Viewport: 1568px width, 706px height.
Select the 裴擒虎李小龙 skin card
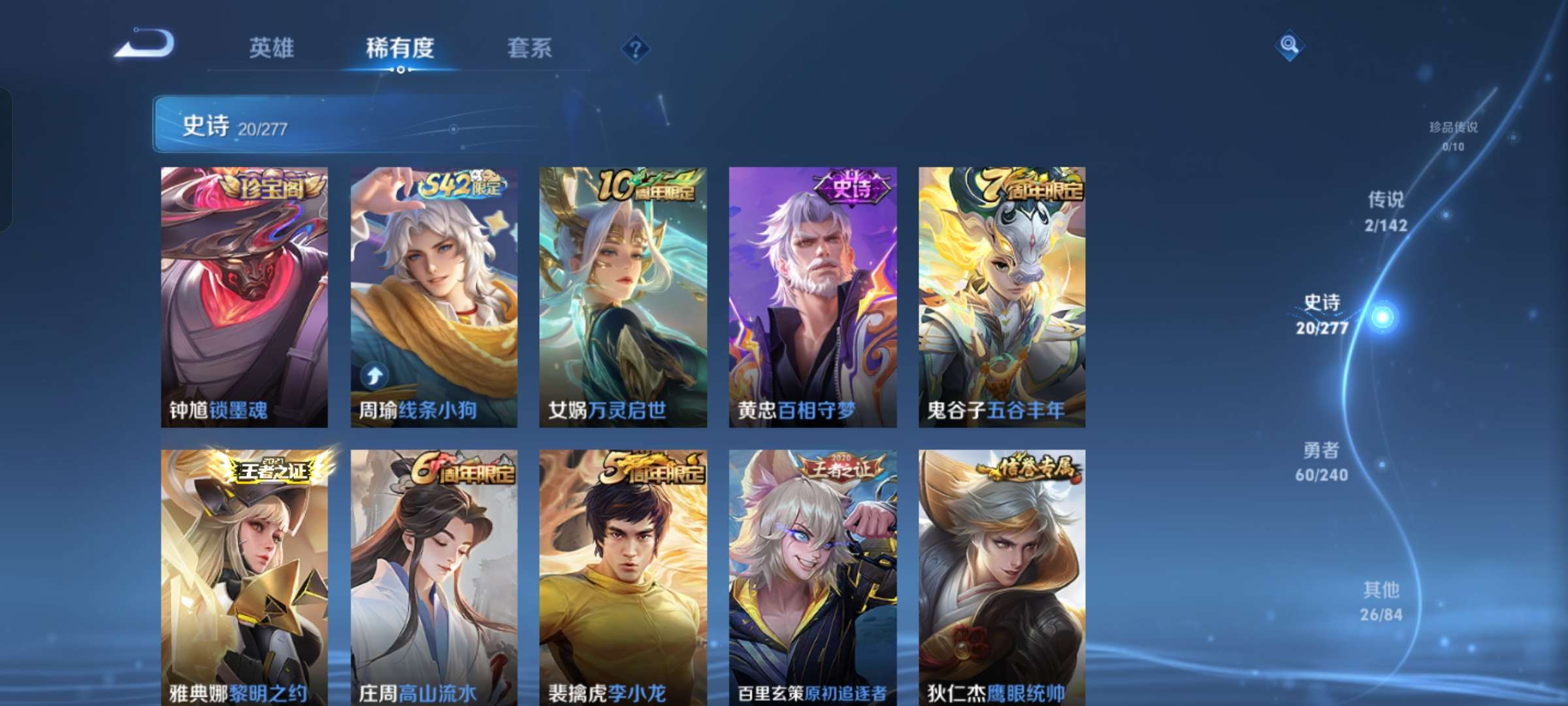624,575
